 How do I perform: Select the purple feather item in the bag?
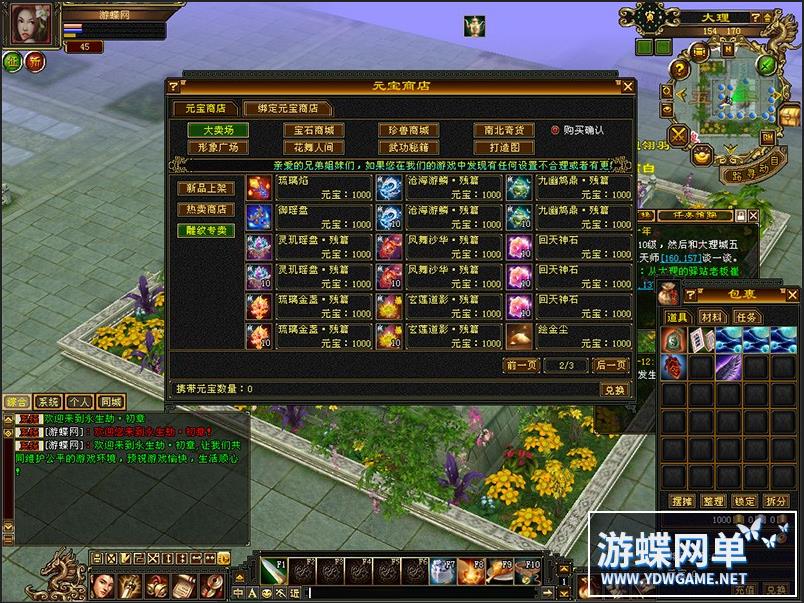[x=728, y=366]
